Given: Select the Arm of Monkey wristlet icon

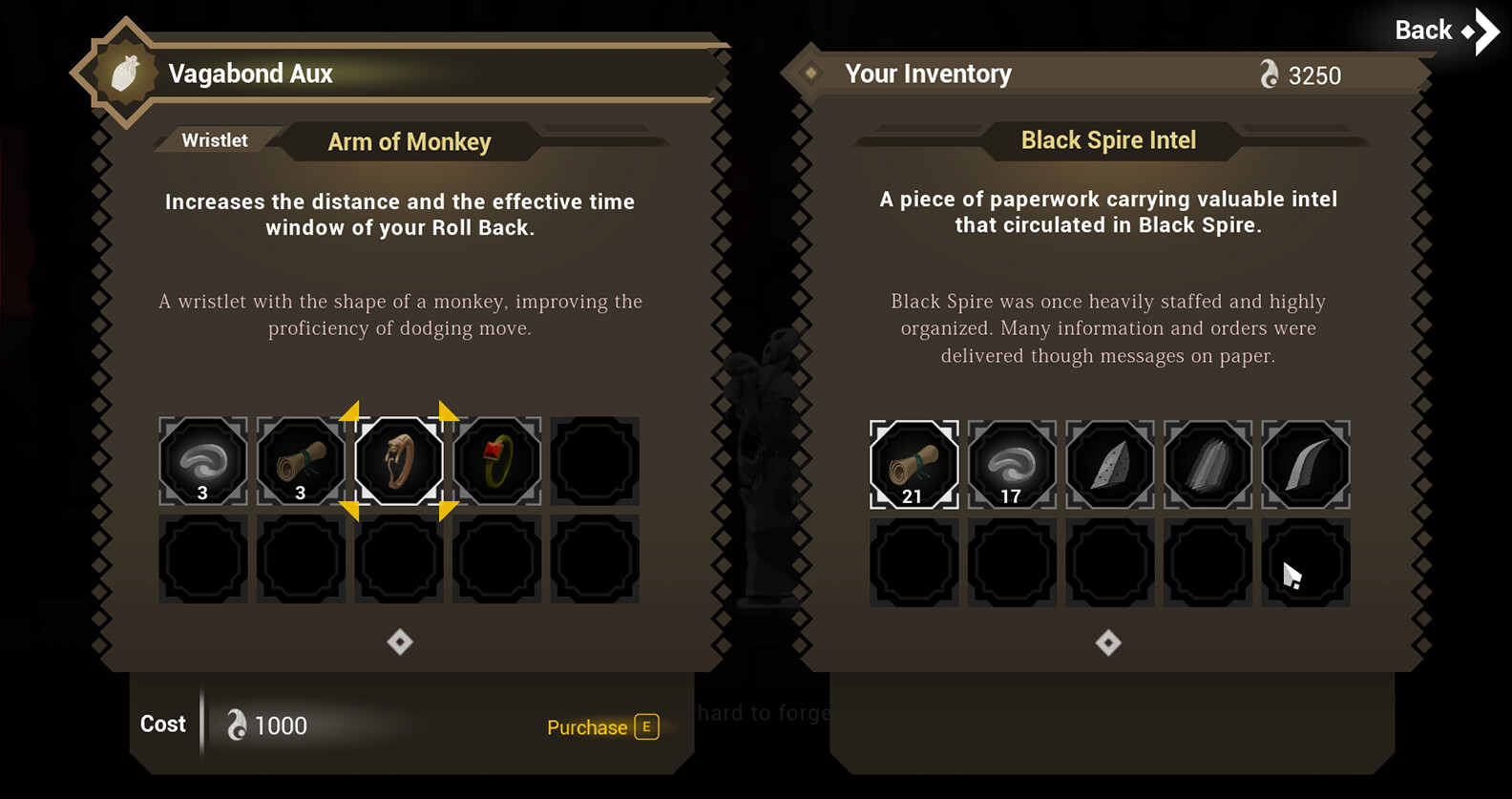Looking at the screenshot, I should (398, 461).
